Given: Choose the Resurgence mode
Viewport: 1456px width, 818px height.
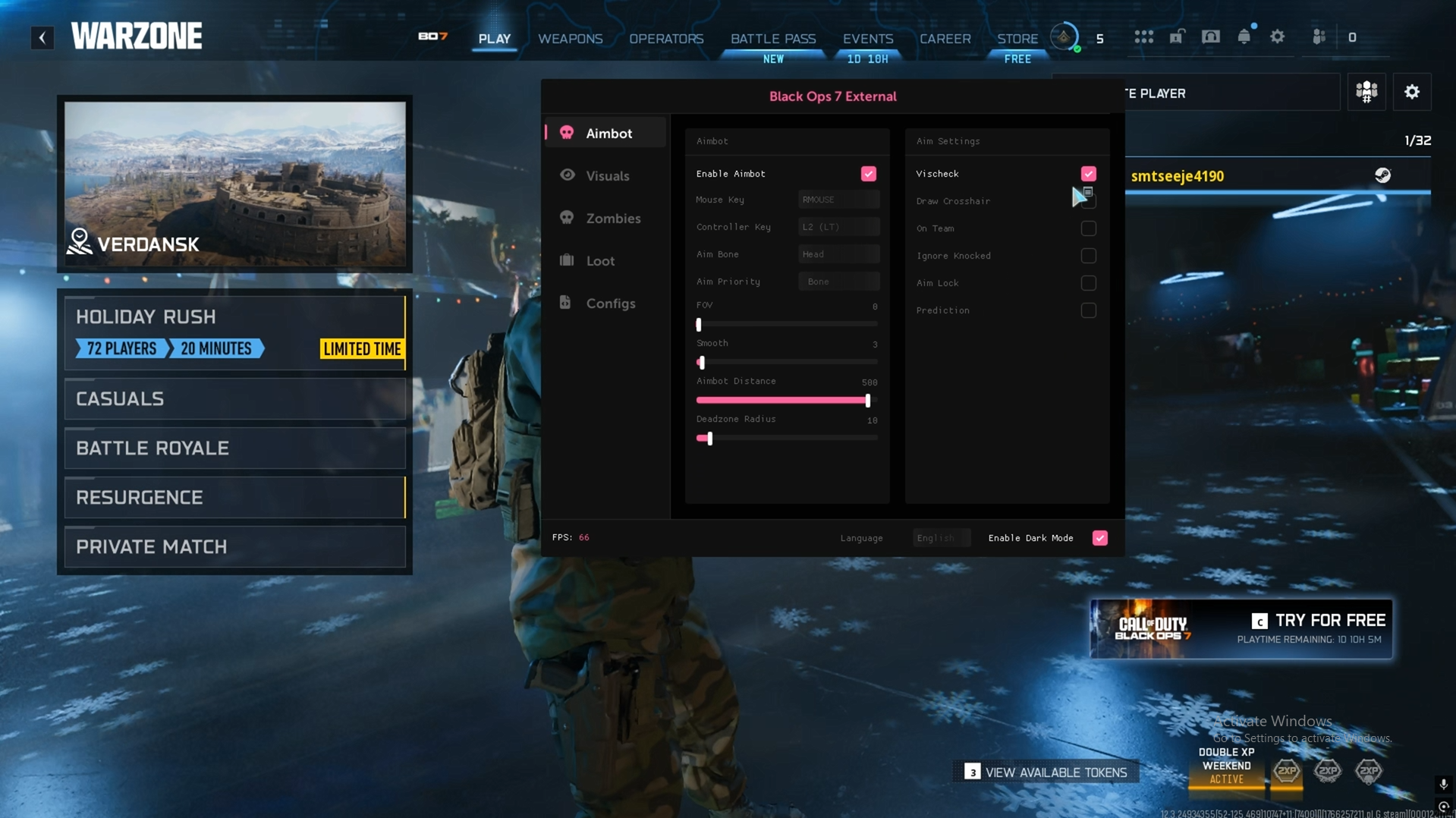Looking at the screenshot, I should (234, 498).
